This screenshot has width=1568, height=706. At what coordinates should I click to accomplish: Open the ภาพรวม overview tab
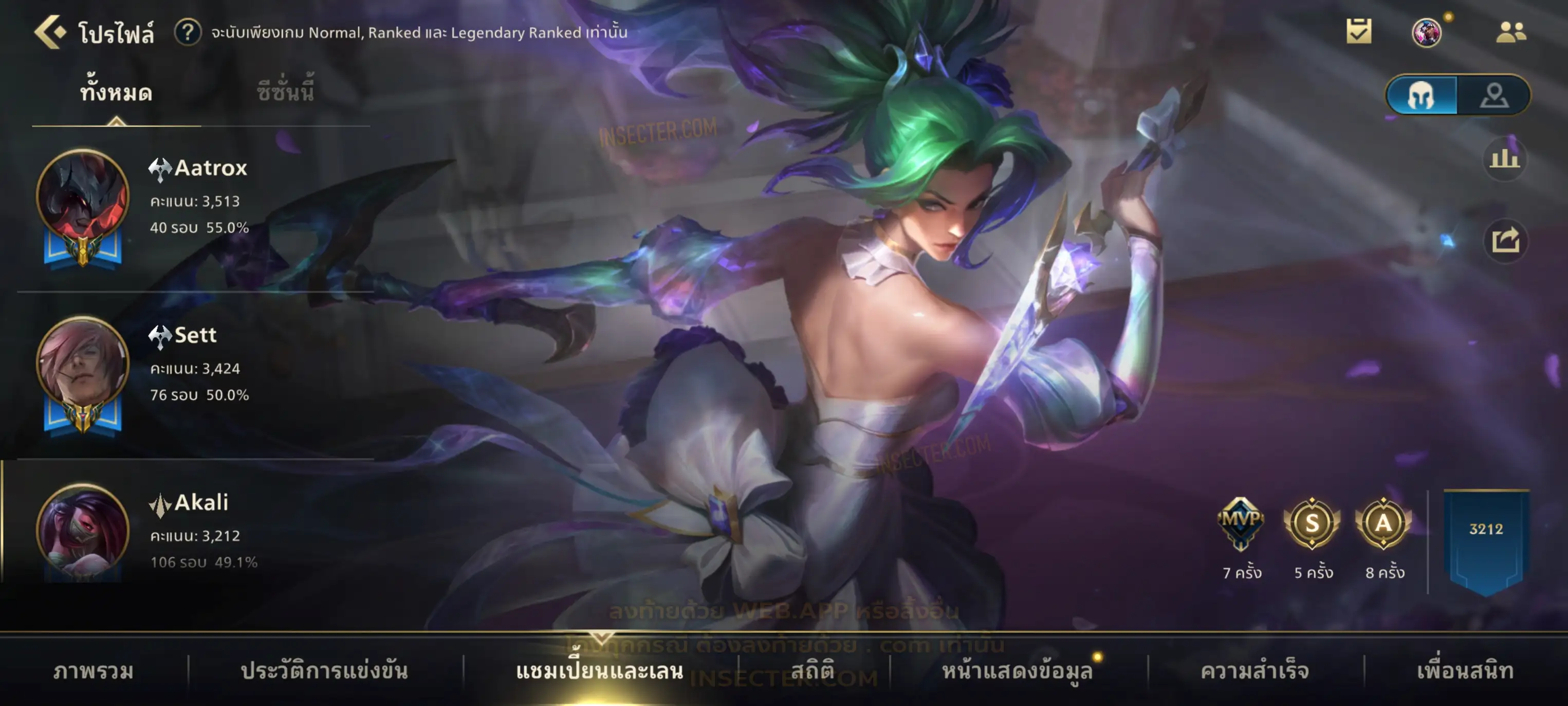coord(93,671)
